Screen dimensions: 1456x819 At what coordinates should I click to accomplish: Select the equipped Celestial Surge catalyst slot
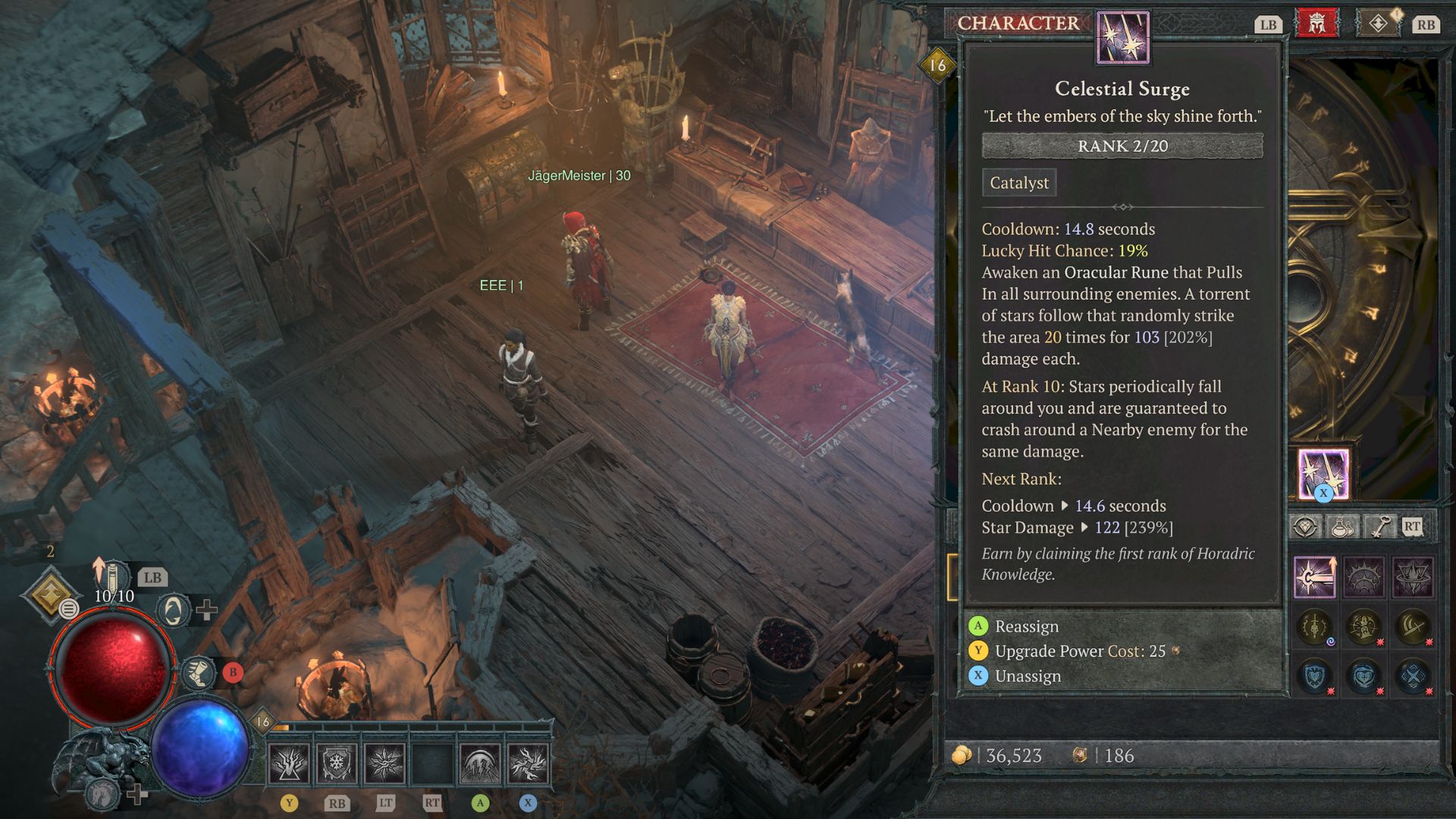click(x=1323, y=474)
